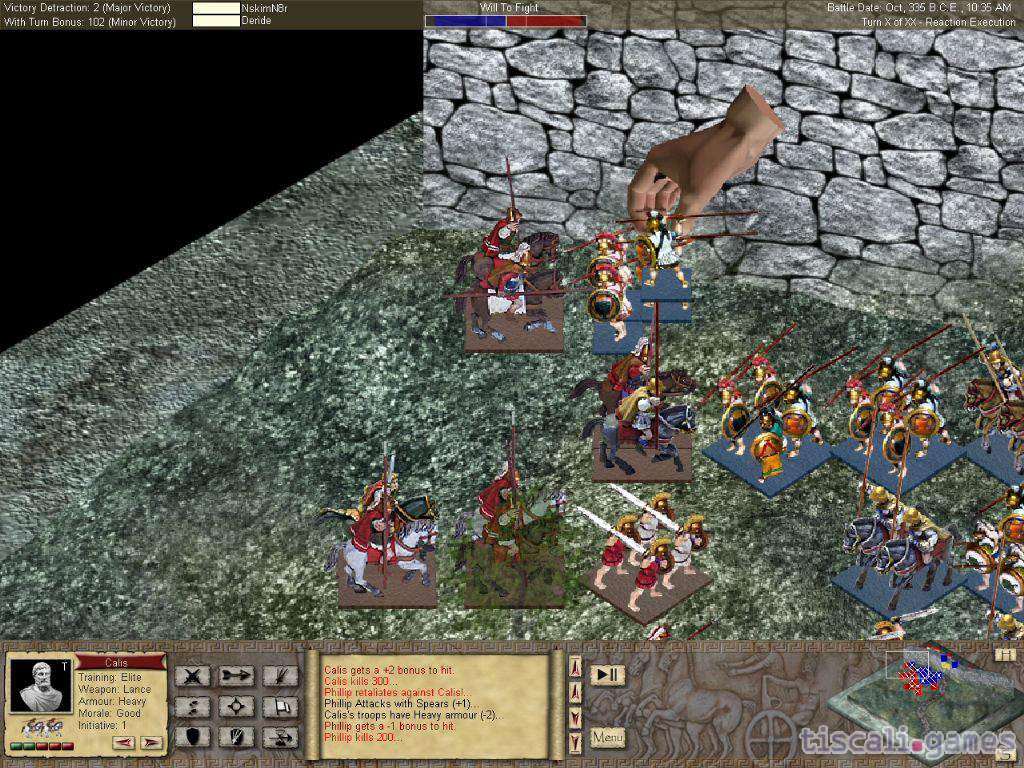The image size is (1024, 768).
Task: Toggle the play/pause turn button
Action: [606, 675]
